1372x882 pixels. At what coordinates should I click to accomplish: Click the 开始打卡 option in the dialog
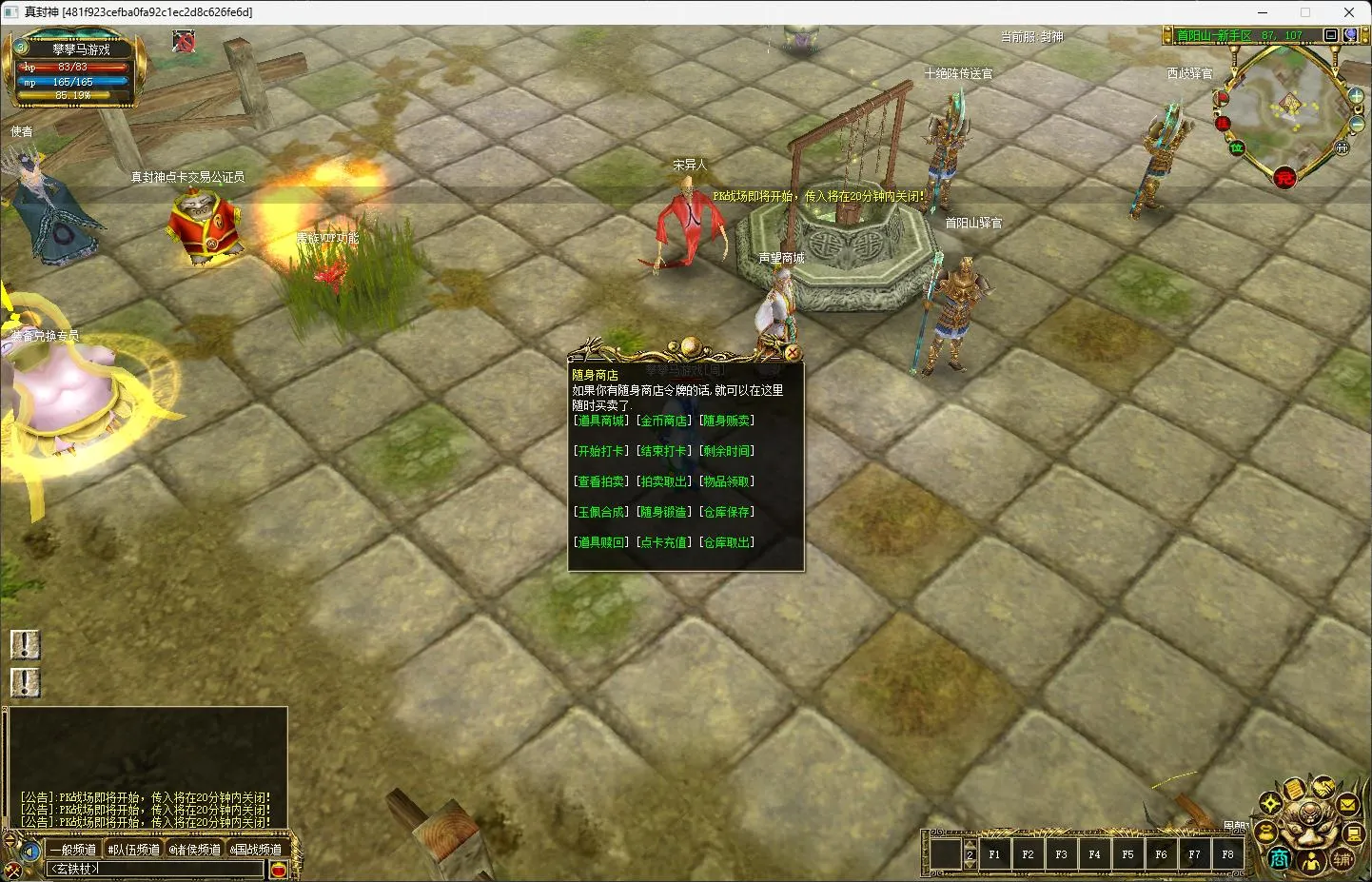600,451
